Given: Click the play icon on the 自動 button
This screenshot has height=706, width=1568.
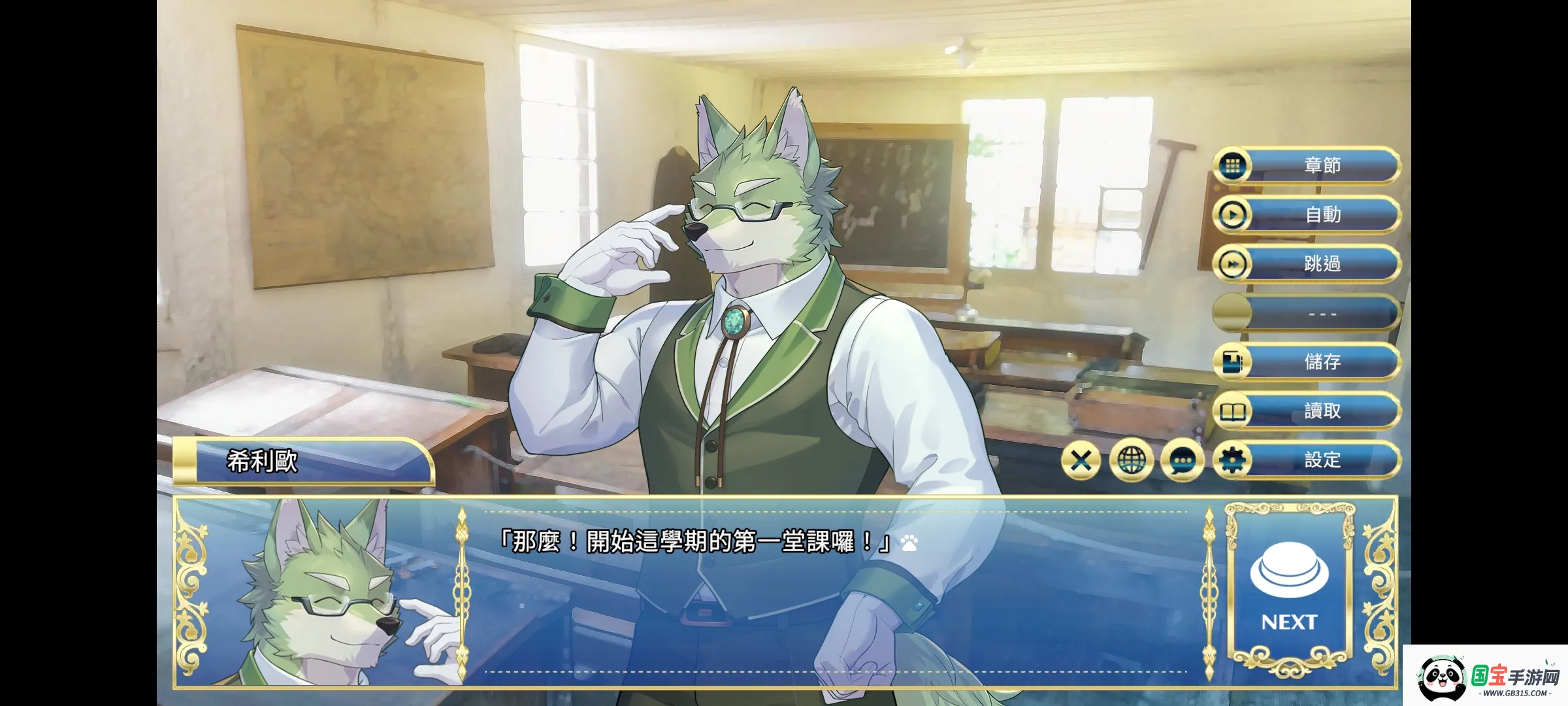Looking at the screenshot, I should (x=1232, y=215).
